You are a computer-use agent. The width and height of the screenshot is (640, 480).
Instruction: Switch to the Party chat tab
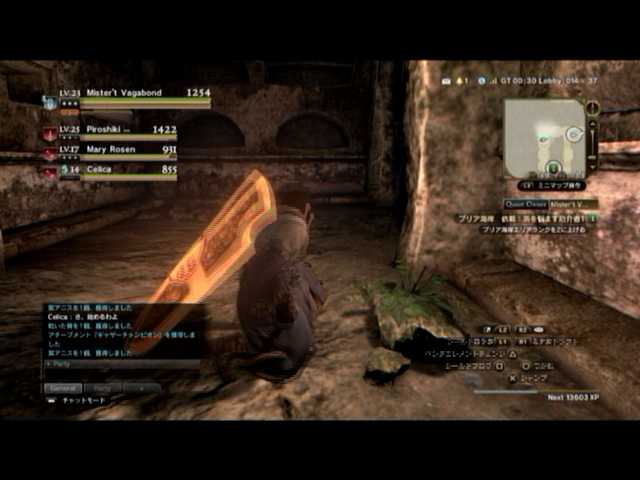pos(101,387)
